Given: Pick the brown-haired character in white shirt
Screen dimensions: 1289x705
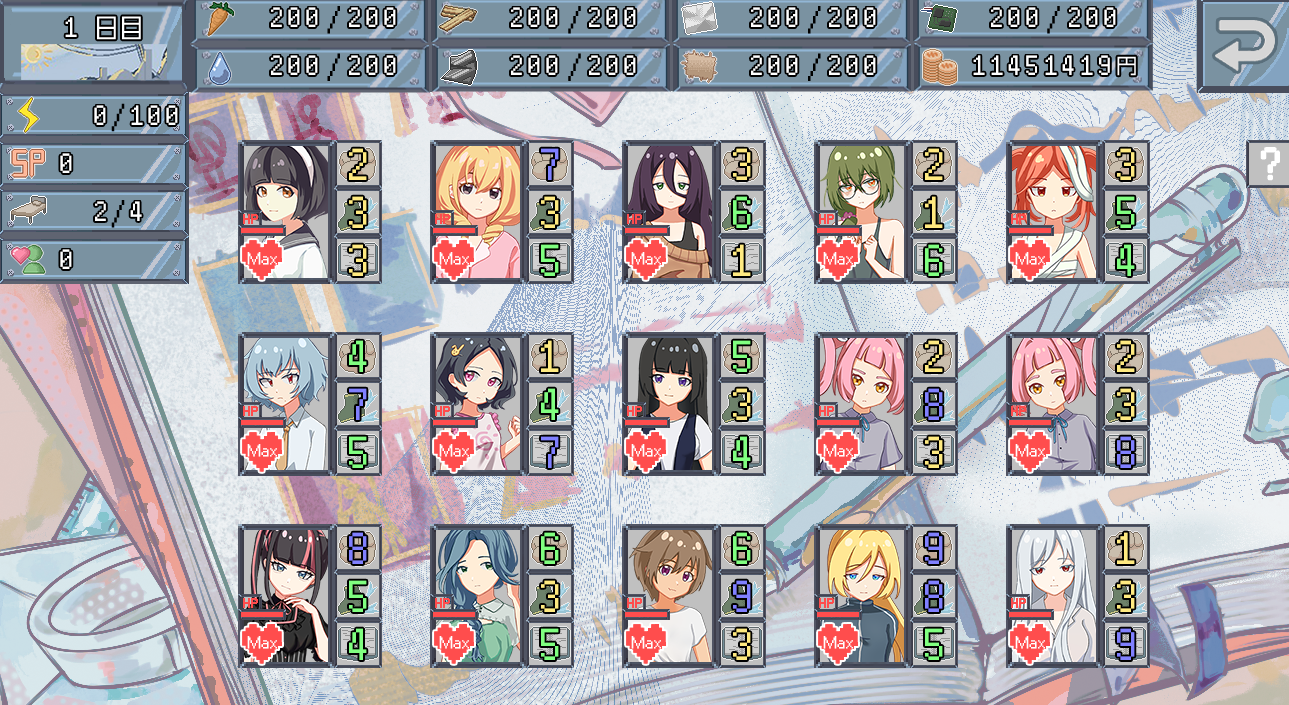Looking at the screenshot, I should tap(669, 595).
